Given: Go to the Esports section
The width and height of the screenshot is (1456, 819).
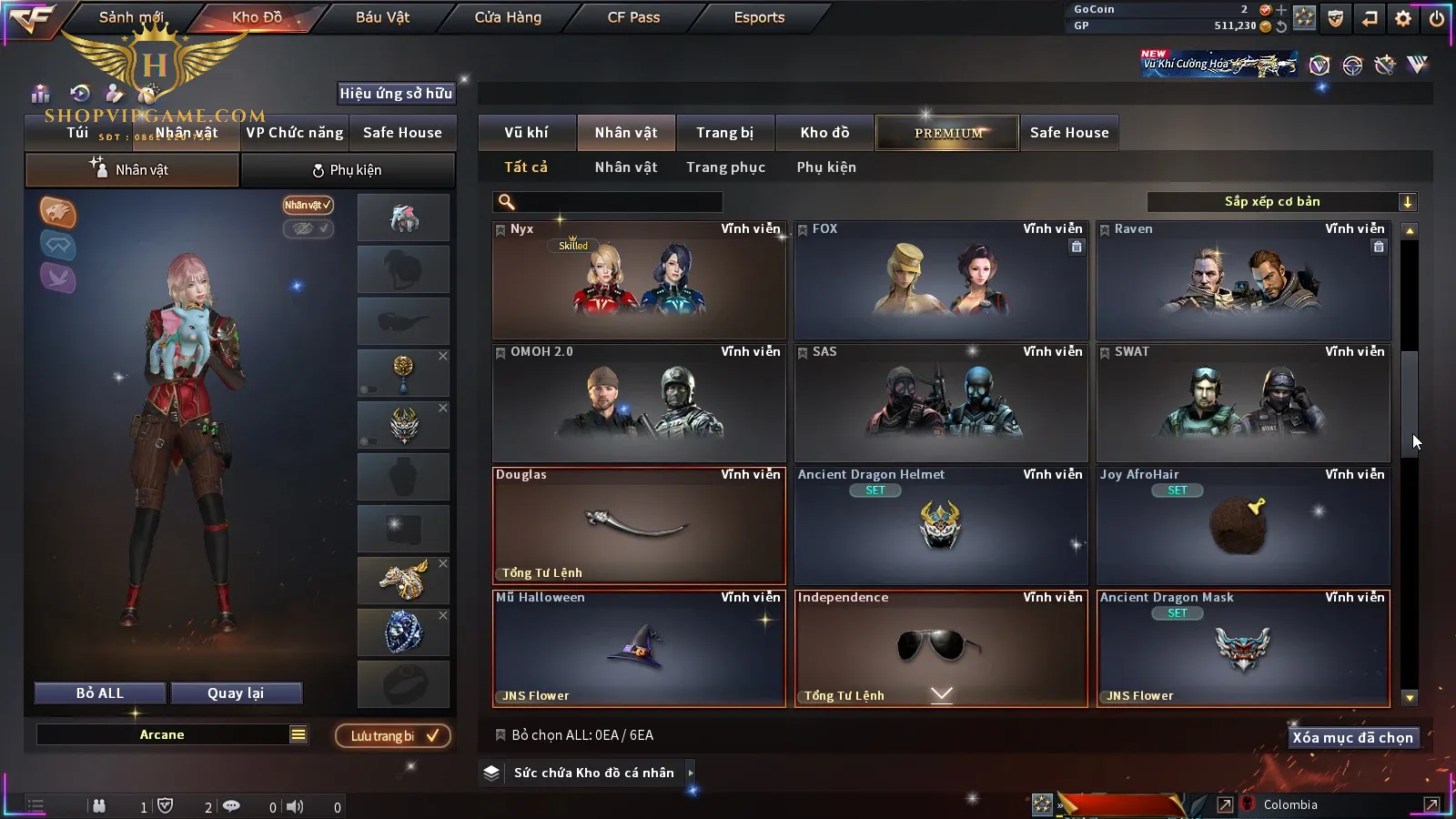Looking at the screenshot, I should point(759,17).
